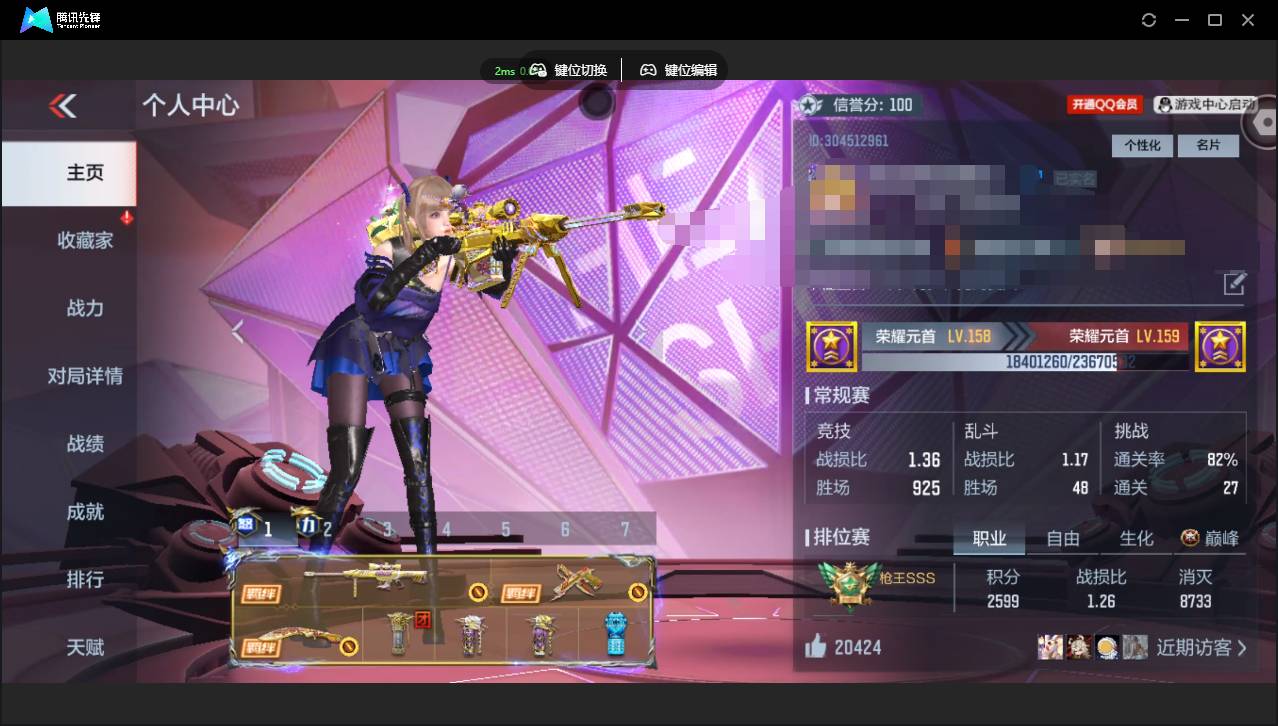Click the 个性化 button
This screenshot has height=726, width=1278.
tap(1142, 146)
